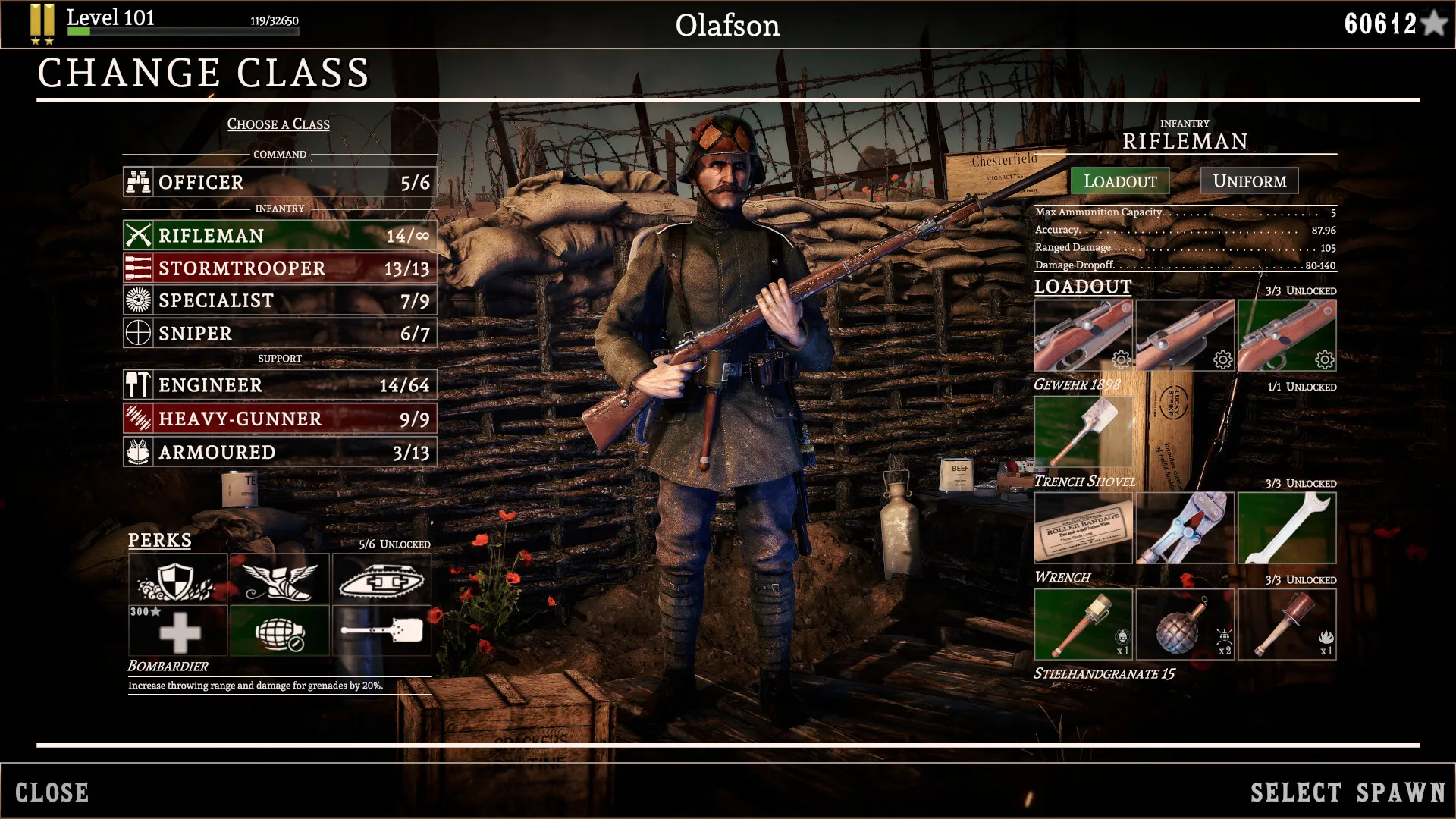Select the Officer class
The image size is (1456, 819).
tap(280, 183)
